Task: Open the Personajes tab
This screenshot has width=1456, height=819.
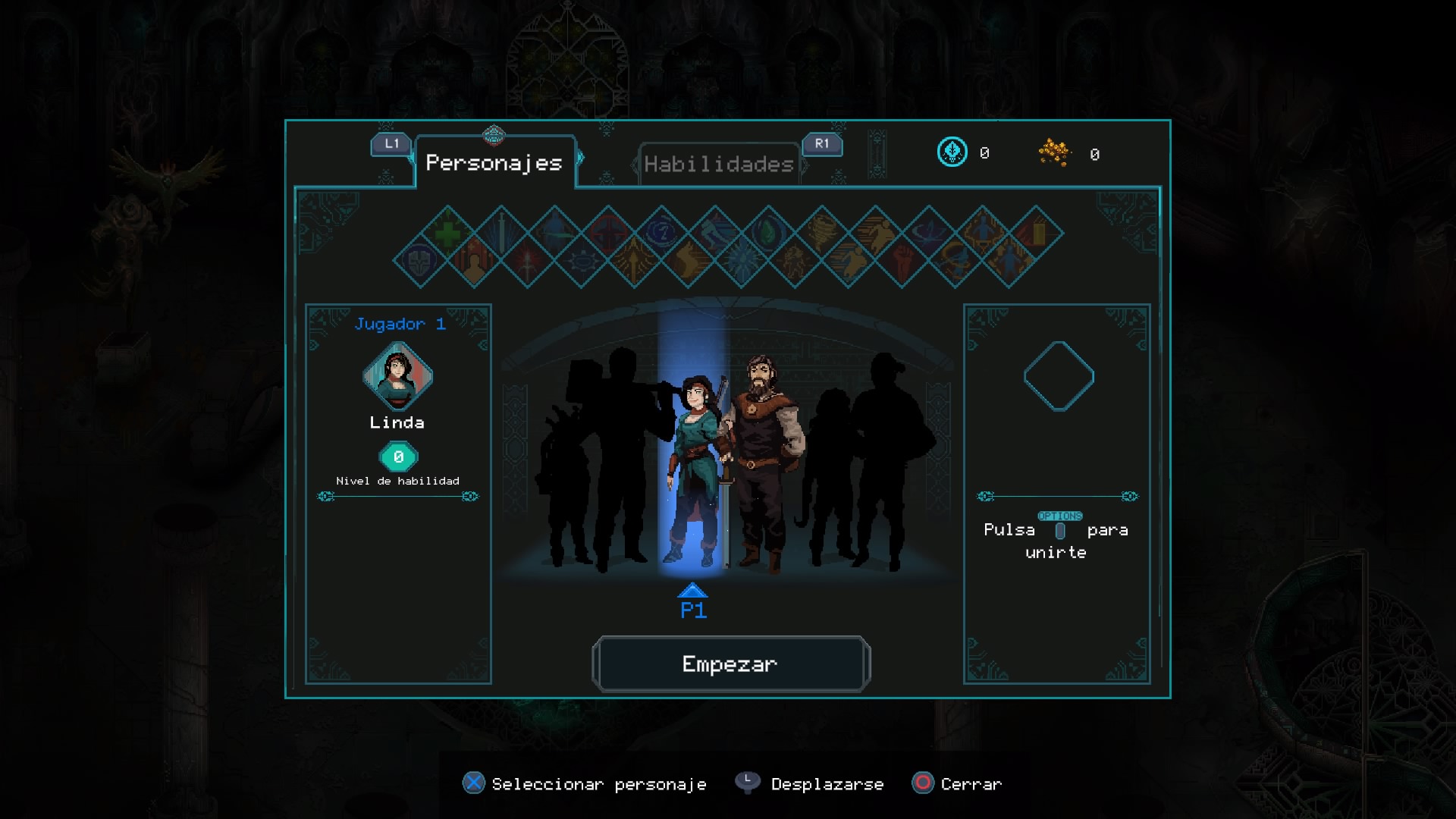Action: pyautogui.click(x=494, y=163)
